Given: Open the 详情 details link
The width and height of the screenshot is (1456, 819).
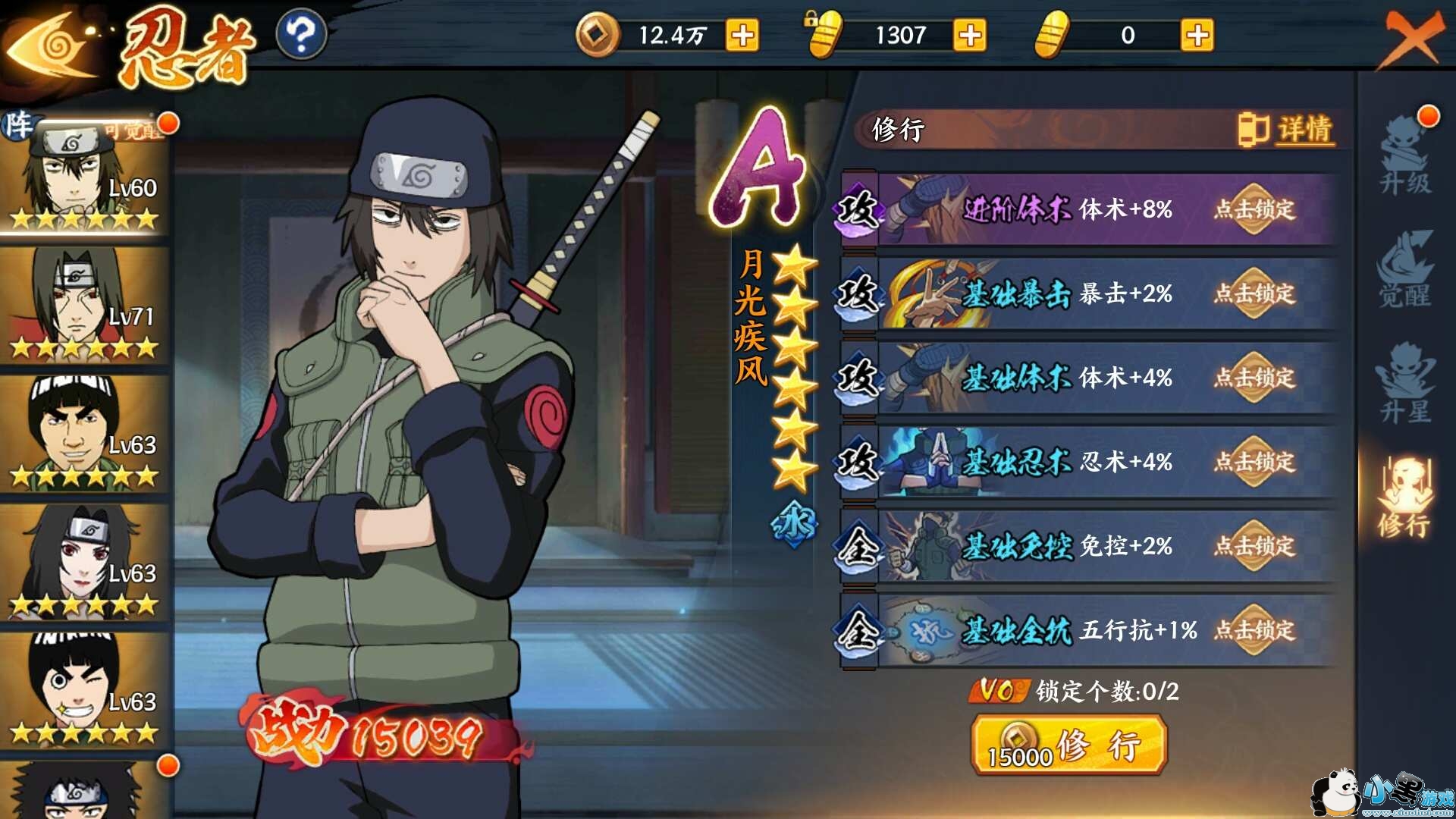Looking at the screenshot, I should [1286, 130].
